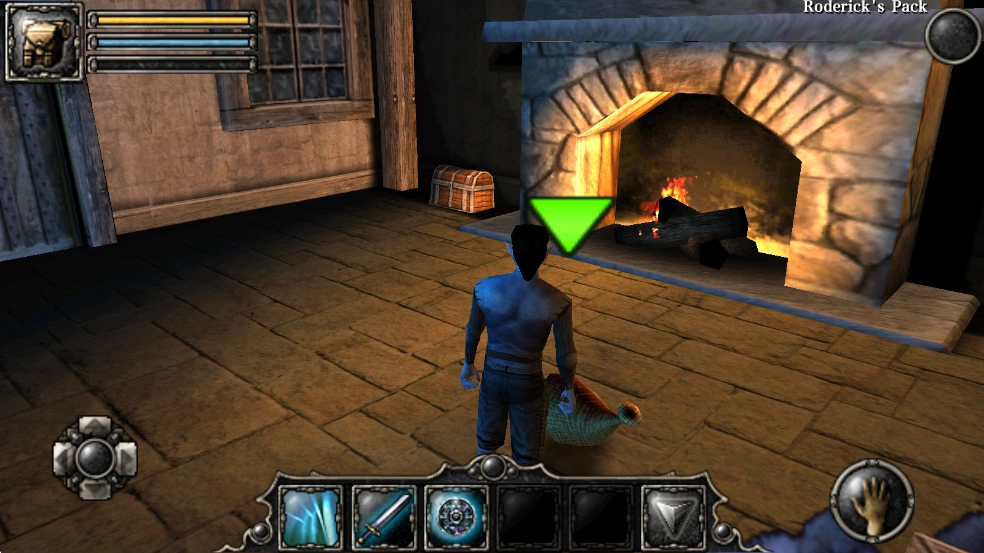Use the round shield ability slot
Screen dimensions: 984x553
pos(456,517)
